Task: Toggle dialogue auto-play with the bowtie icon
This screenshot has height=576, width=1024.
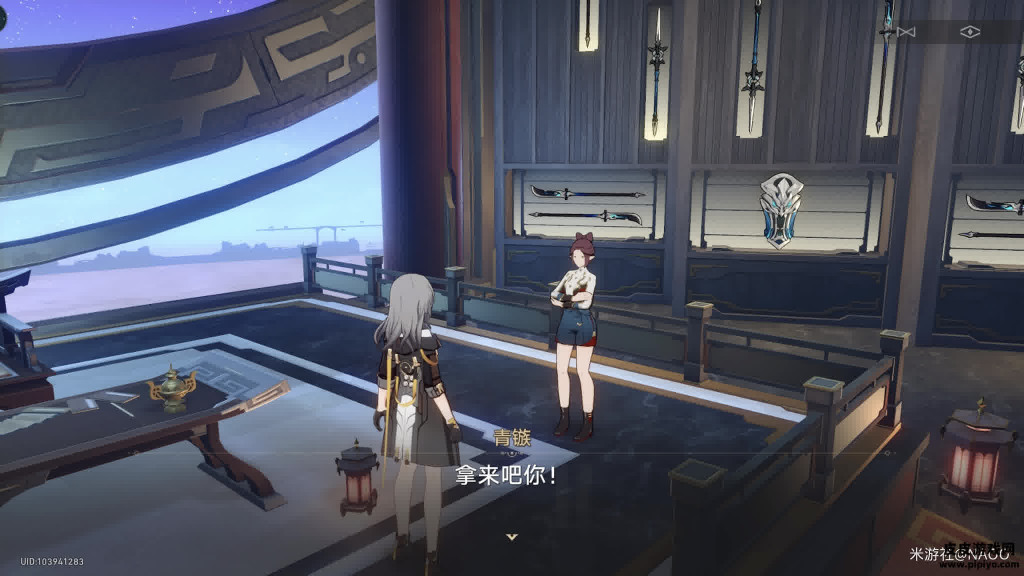Action: coord(906,32)
